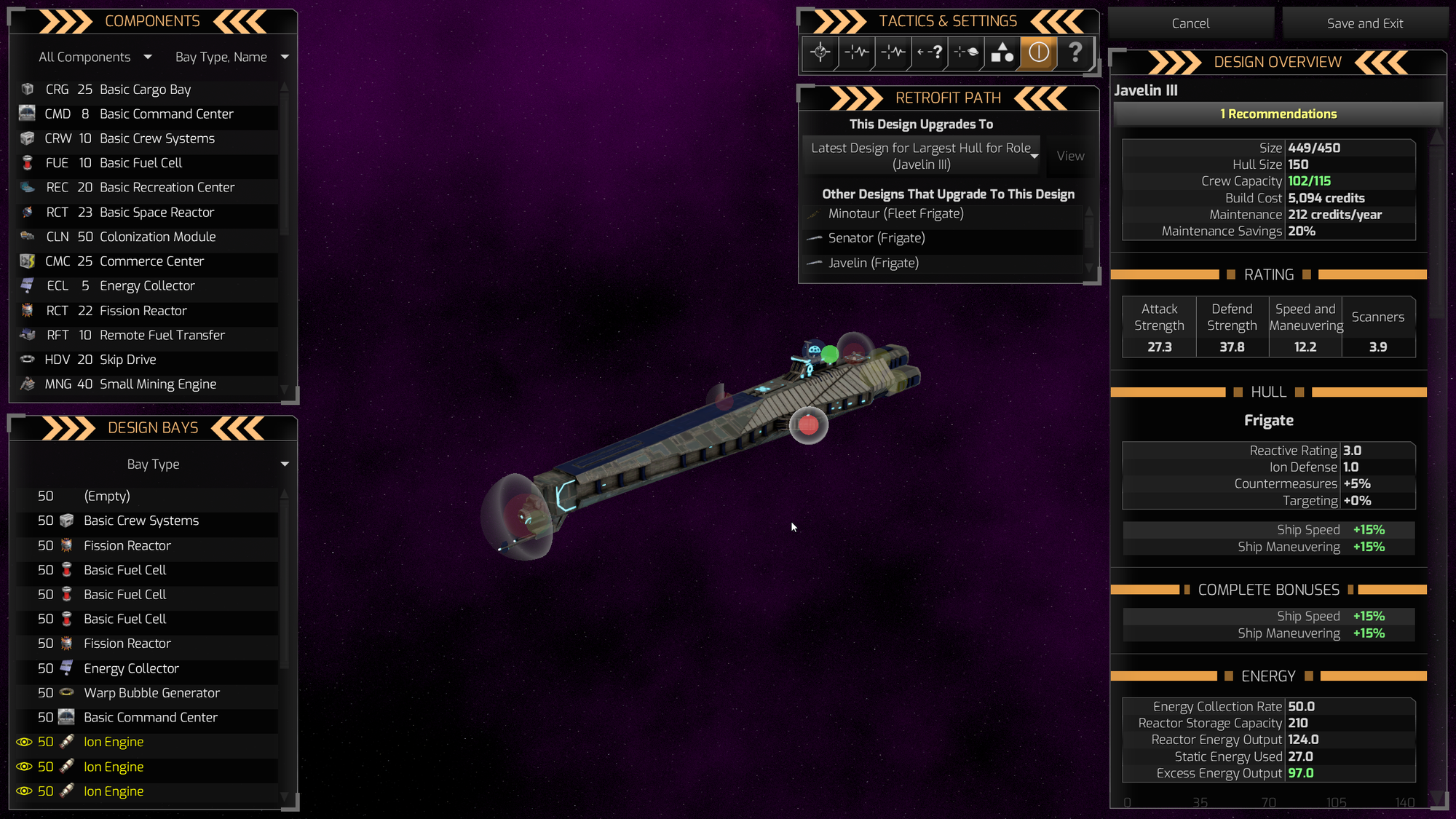1456x819 pixels.
Task: Select Senator (Frigate) from upgrade list
Action: 877,238
